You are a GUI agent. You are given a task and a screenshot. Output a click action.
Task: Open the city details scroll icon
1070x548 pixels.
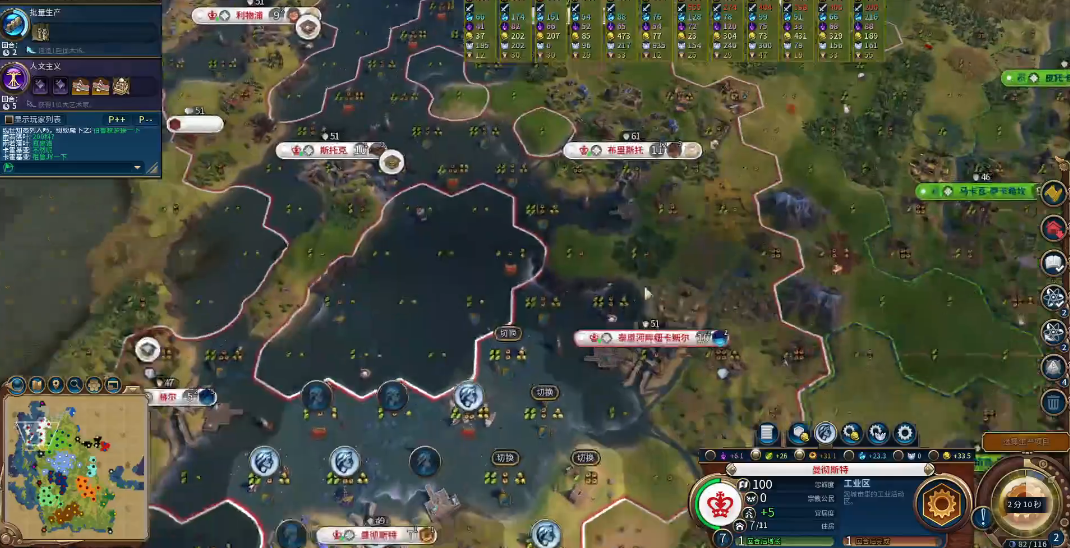[x=768, y=433]
